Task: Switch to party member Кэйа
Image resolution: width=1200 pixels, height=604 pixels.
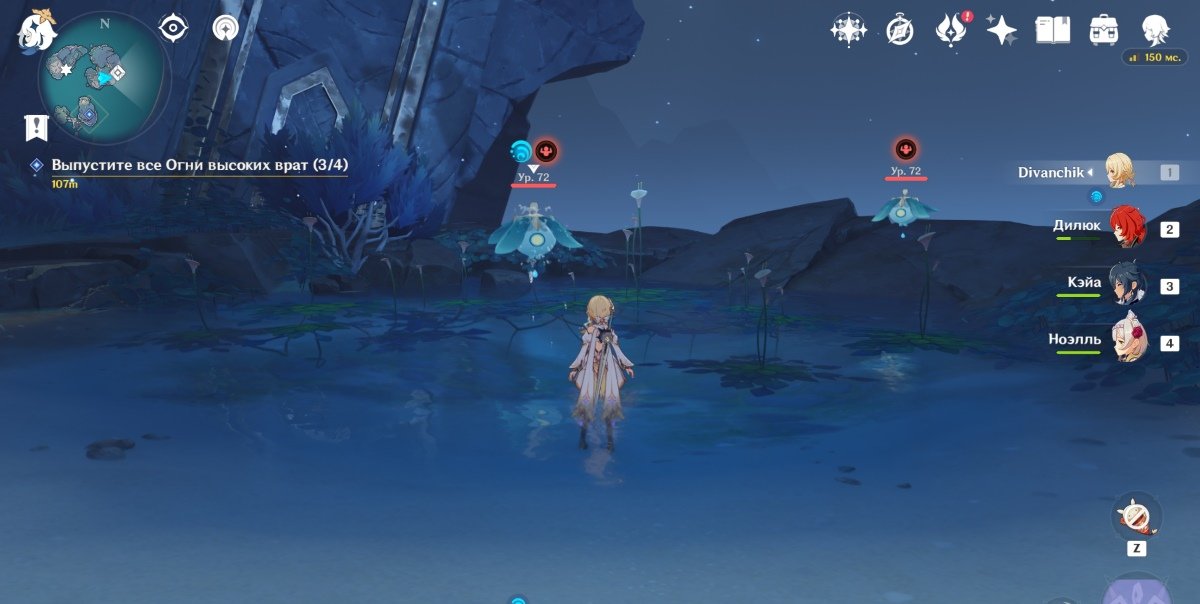Action: [1126, 285]
